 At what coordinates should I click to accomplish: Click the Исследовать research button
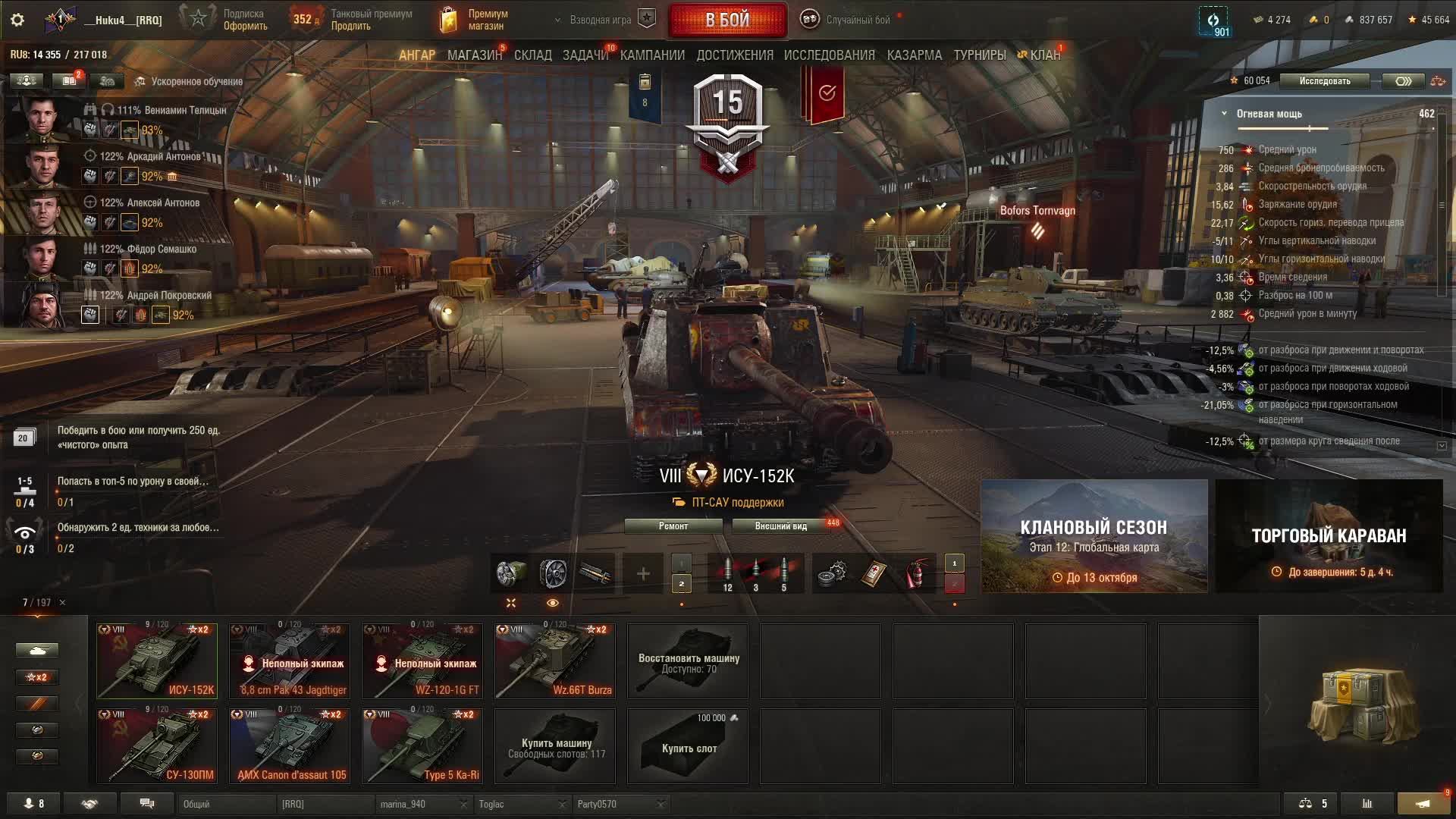coord(1324,81)
